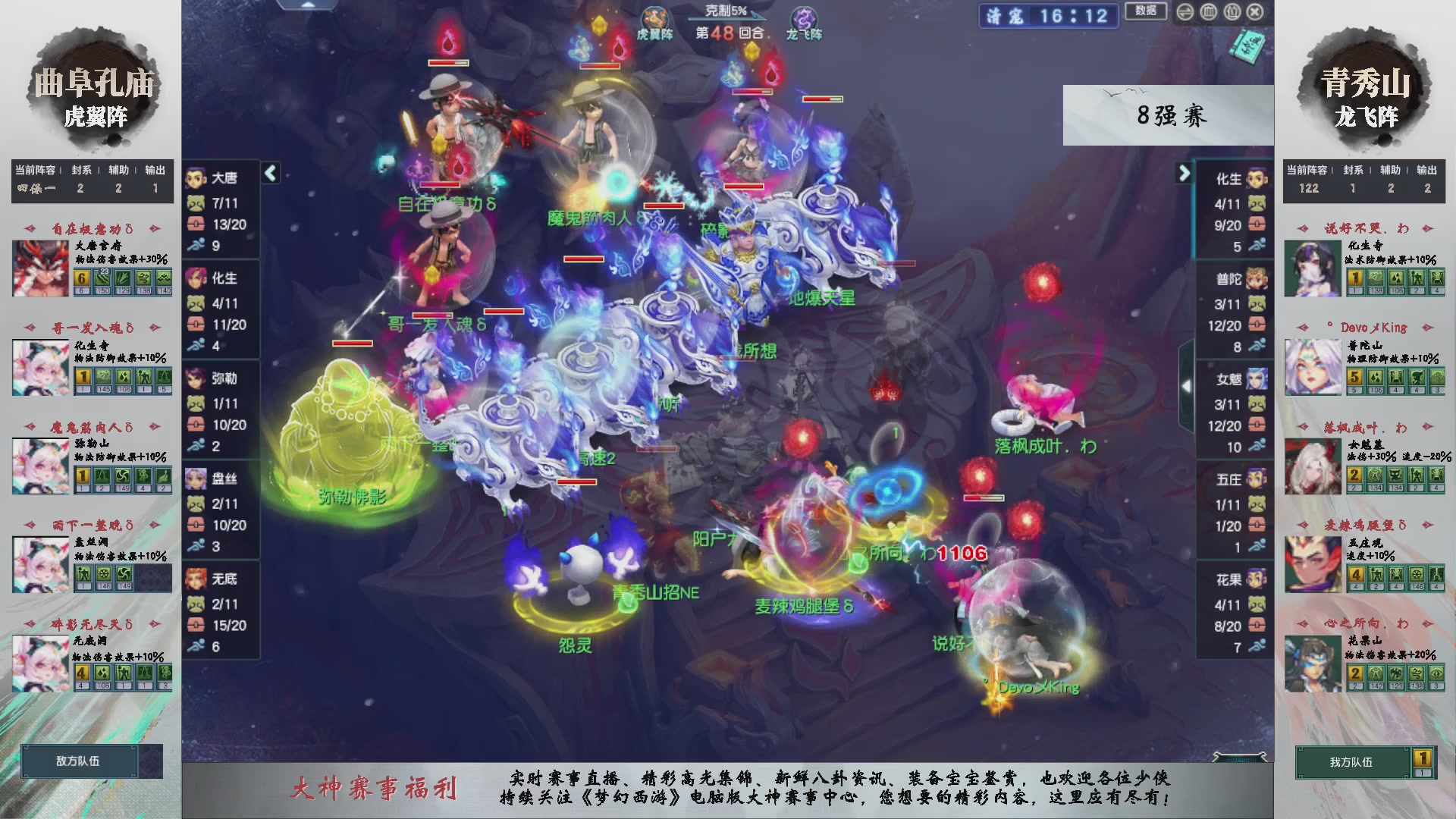Toggle visibility of the left team panel
The image size is (1456, 819).
pyautogui.click(x=1208, y=12)
